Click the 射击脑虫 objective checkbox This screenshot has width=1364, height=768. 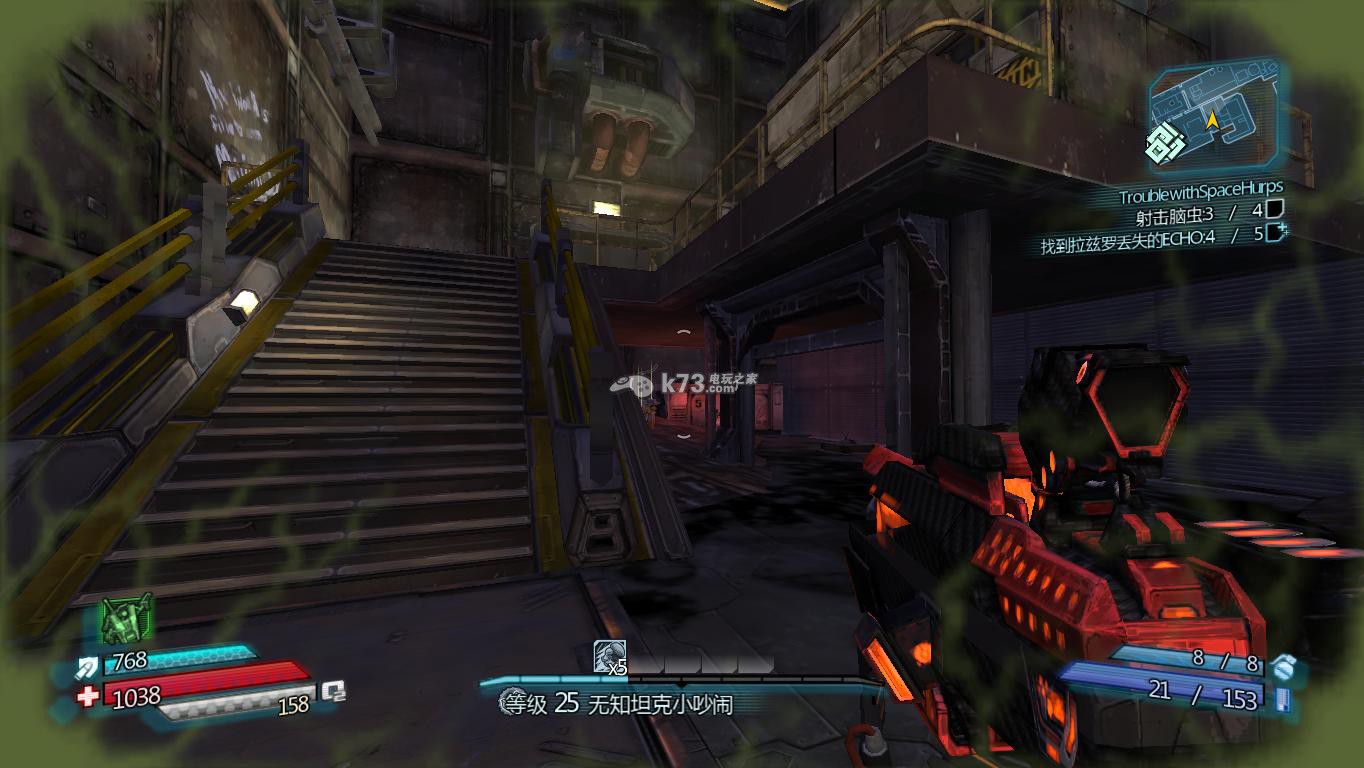point(1273,209)
